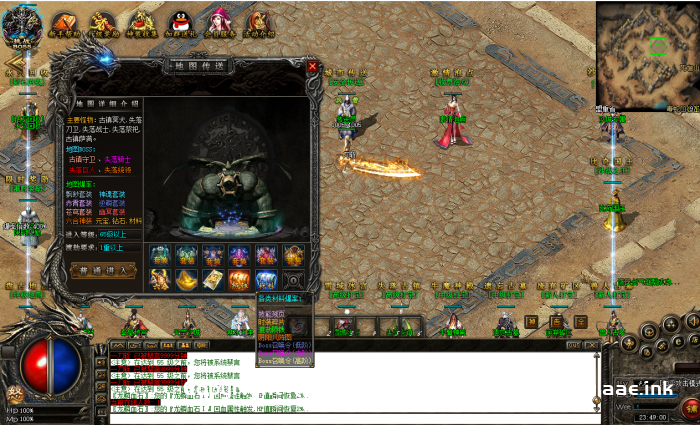Open the QQ penguin icon in top bar
700x425 pixels.
click(x=180, y=22)
